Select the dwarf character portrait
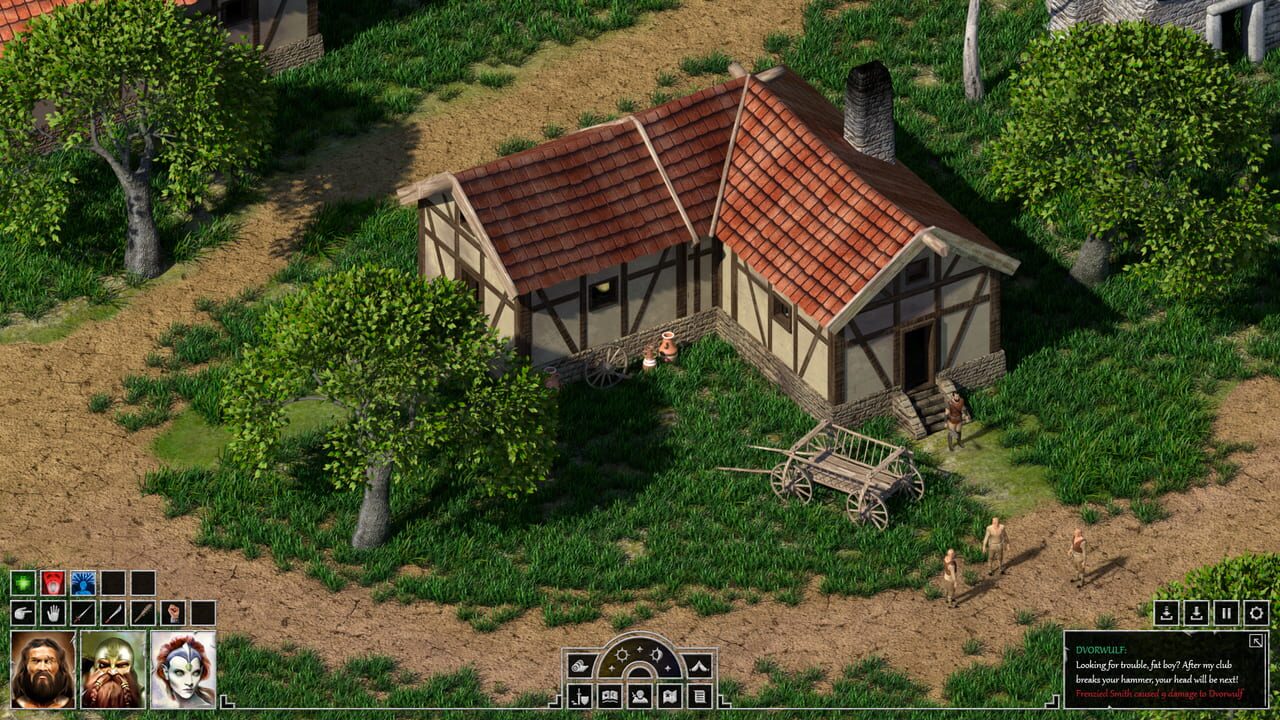1280x720 pixels. pyautogui.click(x=111, y=669)
